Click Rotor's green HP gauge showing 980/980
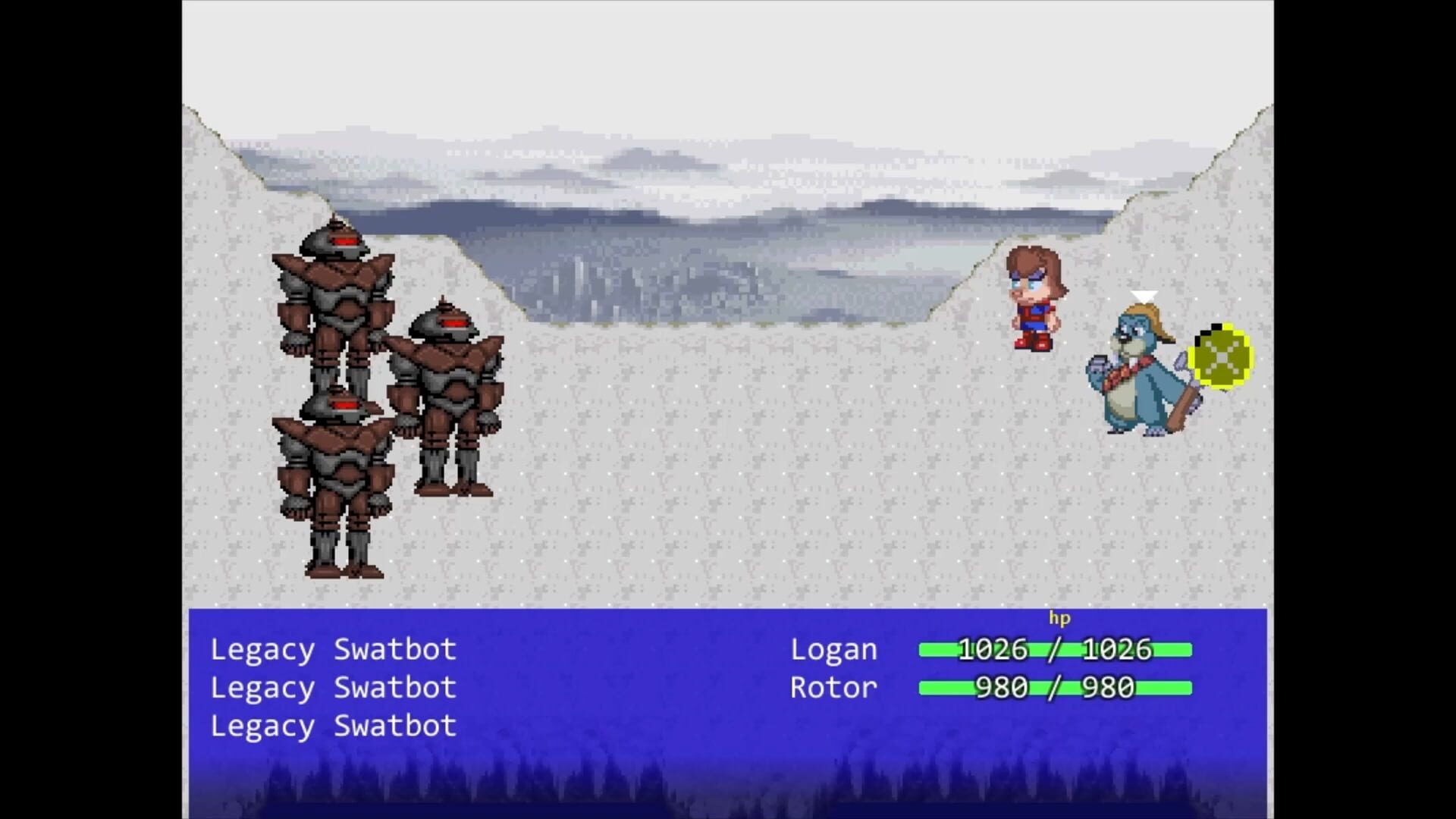The height and width of the screenshot is (819, 1456). click(x=1054, y=689)
